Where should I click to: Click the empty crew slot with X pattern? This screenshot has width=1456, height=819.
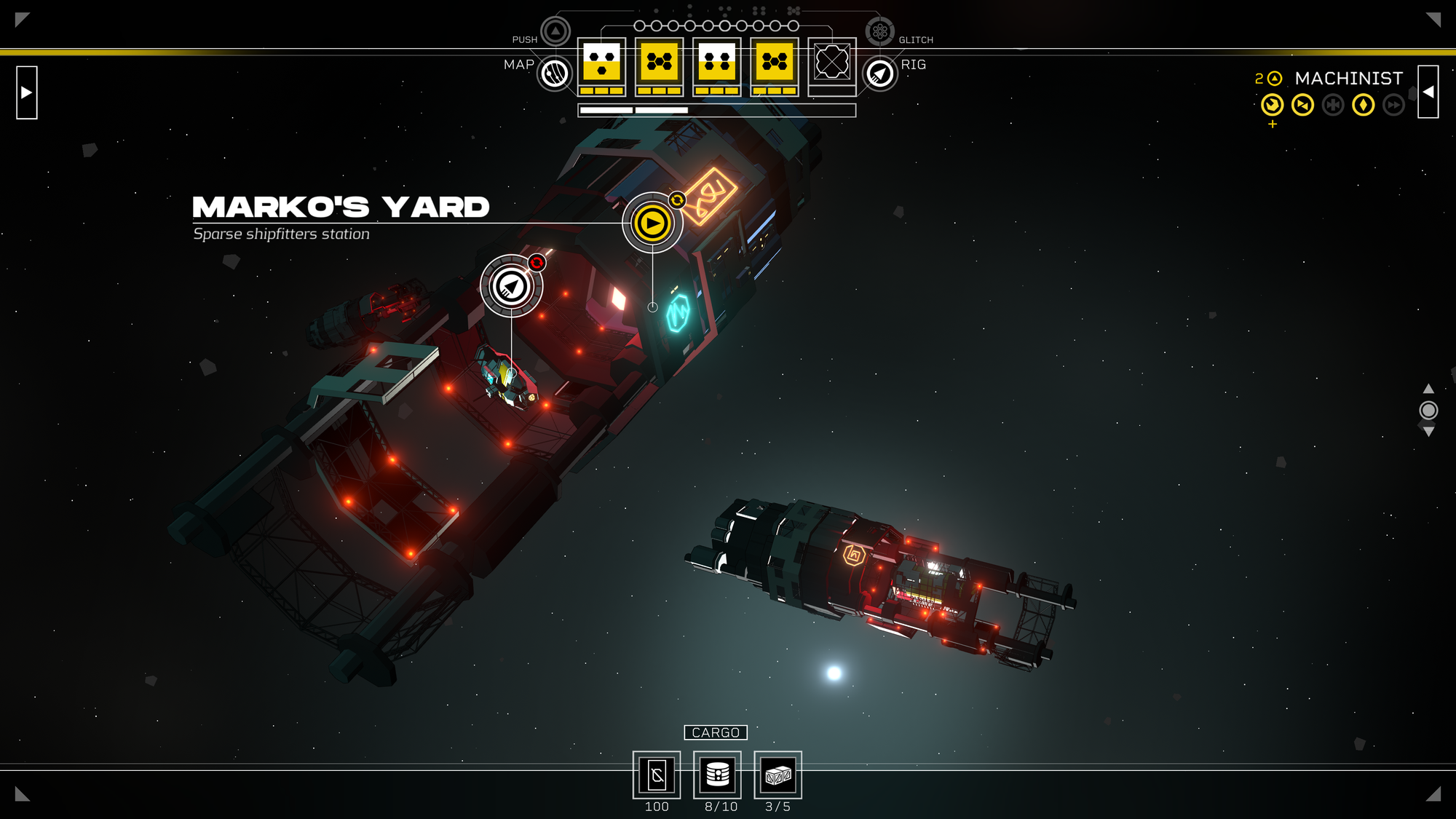pyautogui.click(x=830, y=63)
